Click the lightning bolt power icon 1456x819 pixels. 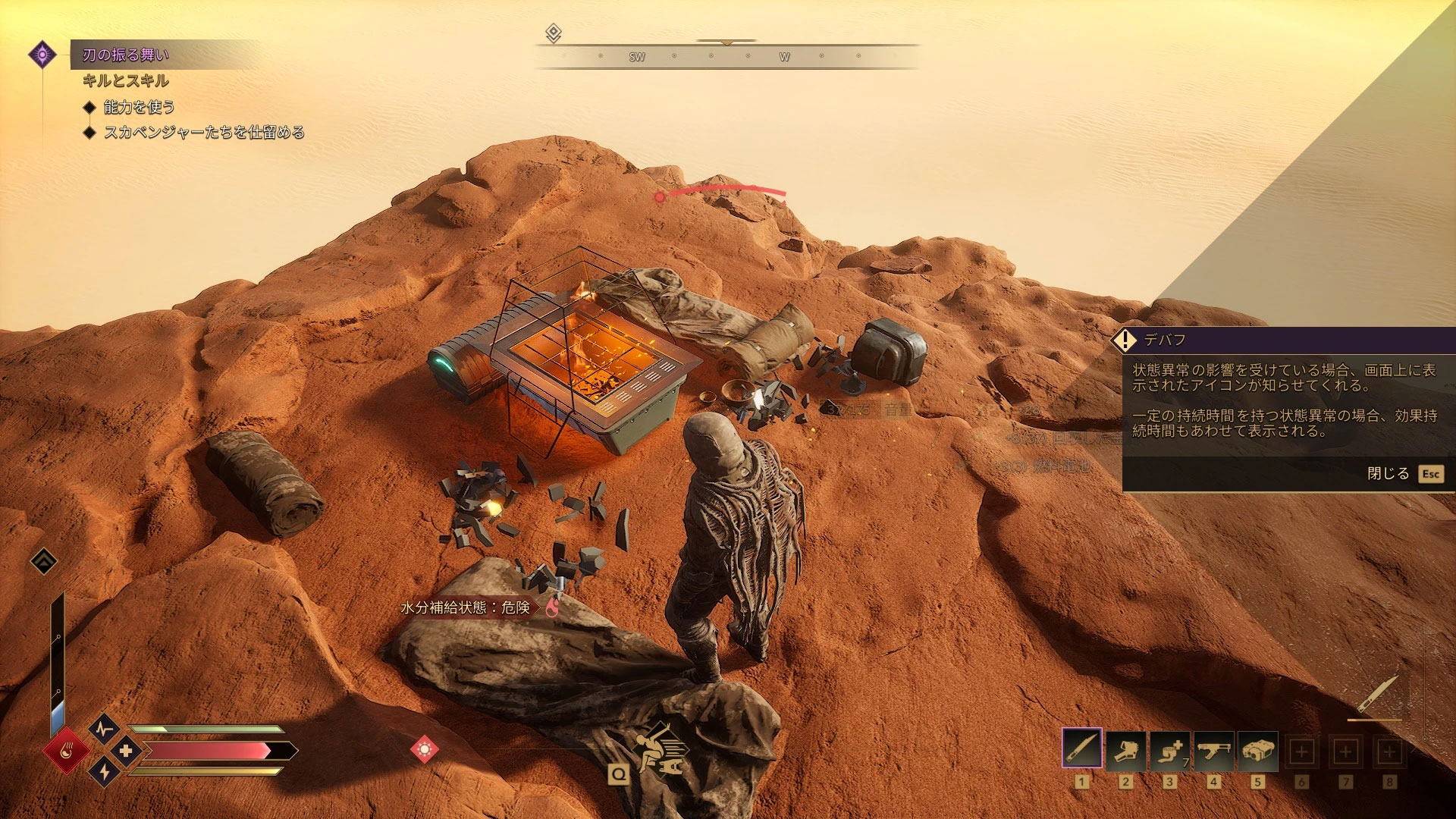click(104, 772)
